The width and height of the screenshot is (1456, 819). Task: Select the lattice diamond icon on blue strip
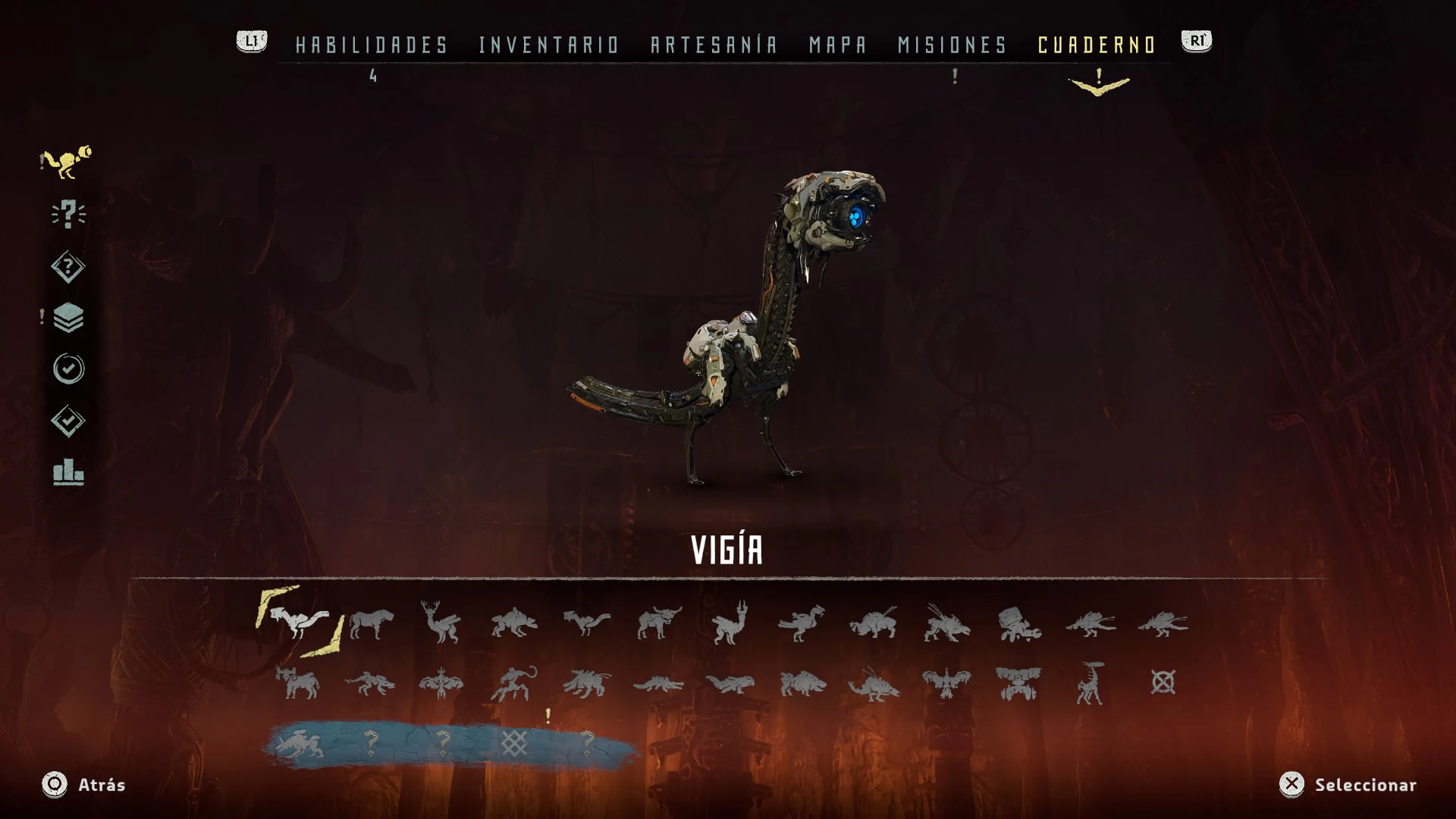(x=514, y=743)
